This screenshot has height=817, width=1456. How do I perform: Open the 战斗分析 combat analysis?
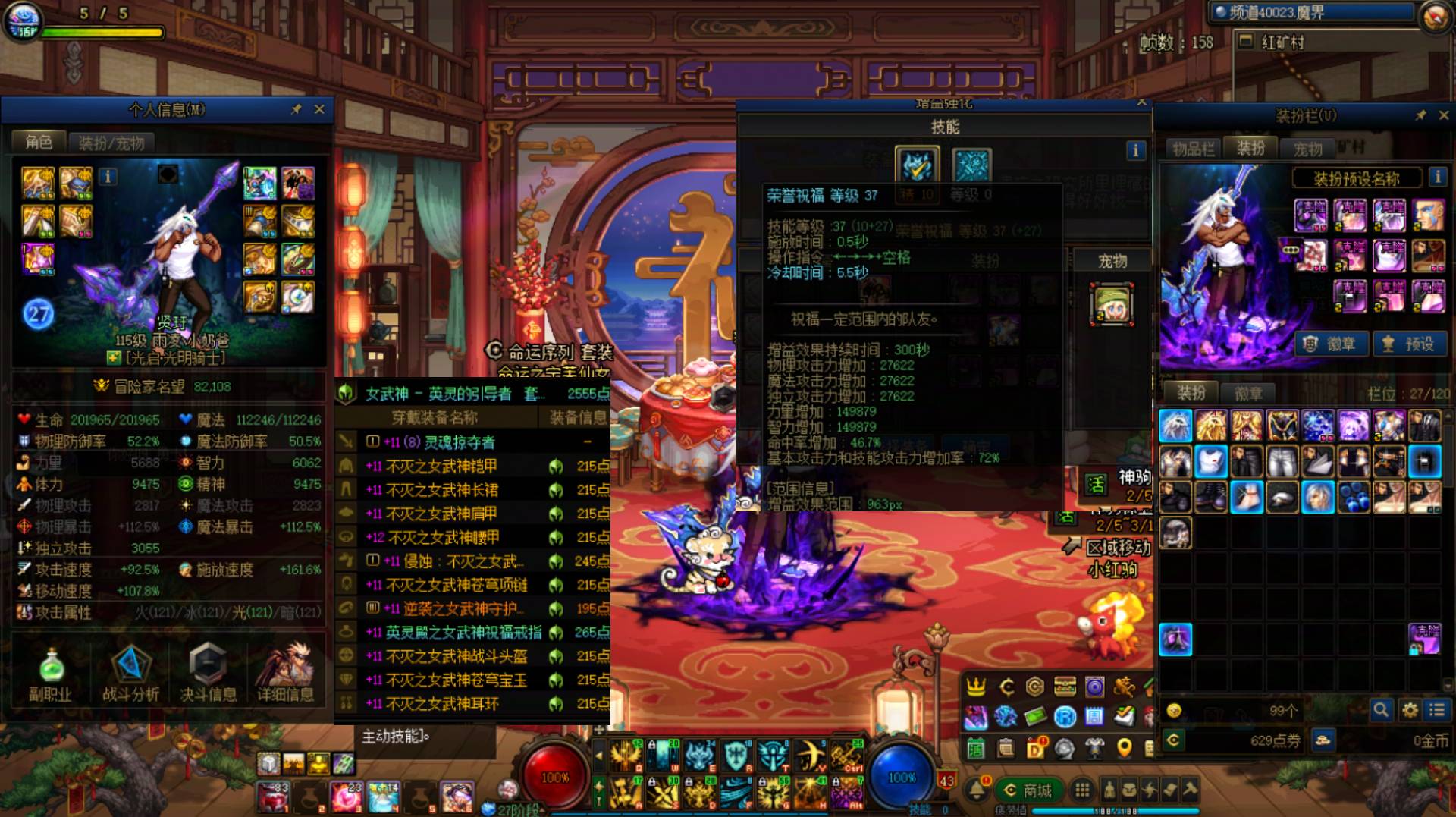tap(130, 674)
